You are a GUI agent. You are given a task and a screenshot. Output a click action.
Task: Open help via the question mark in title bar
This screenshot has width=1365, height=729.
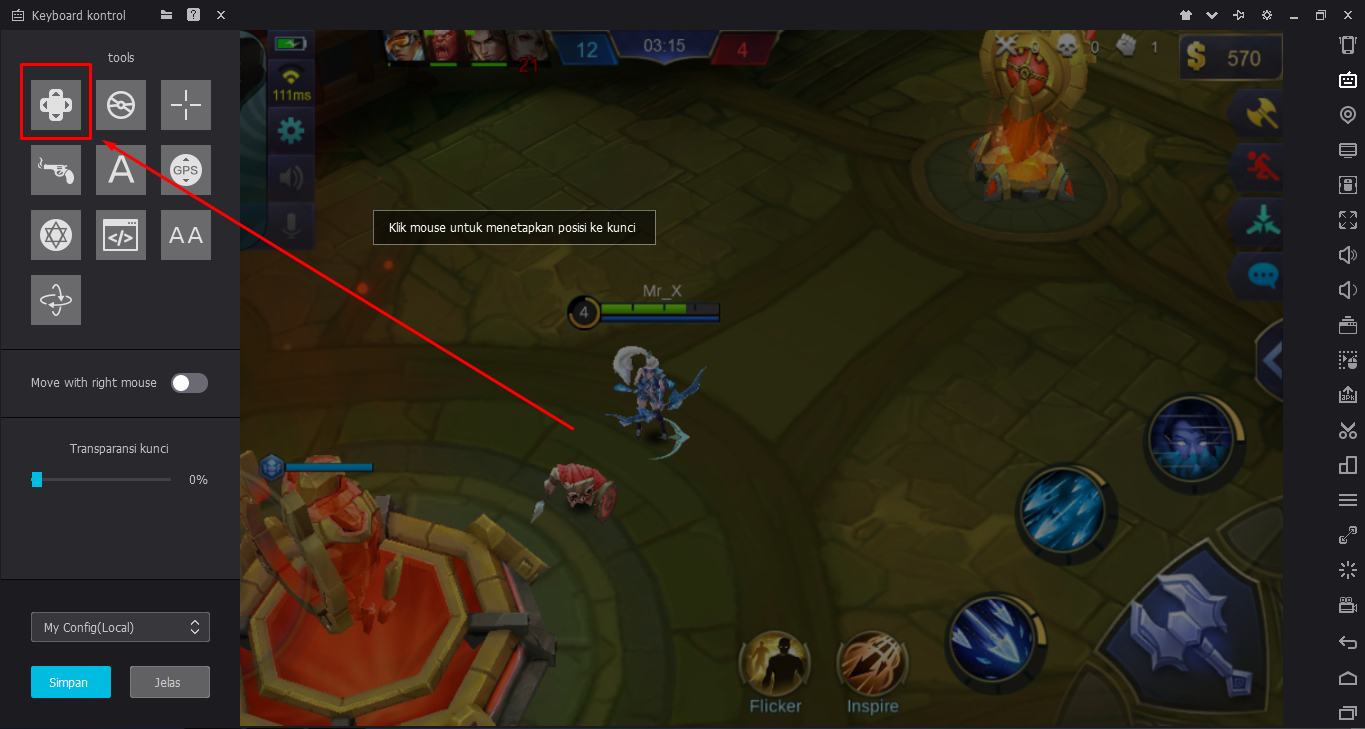[x=193, y=15]
